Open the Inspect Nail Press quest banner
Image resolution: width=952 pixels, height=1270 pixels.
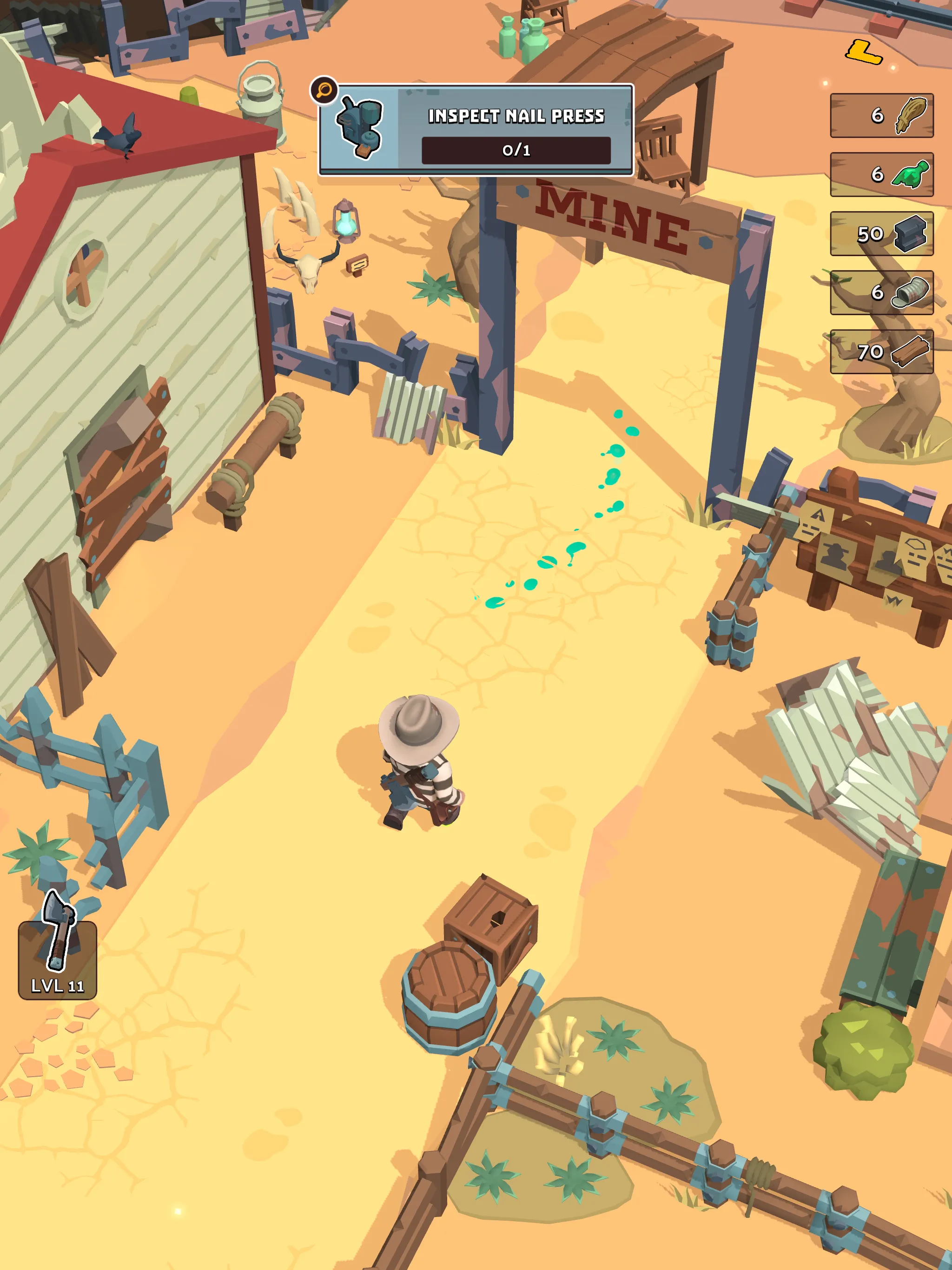(517, 117)
